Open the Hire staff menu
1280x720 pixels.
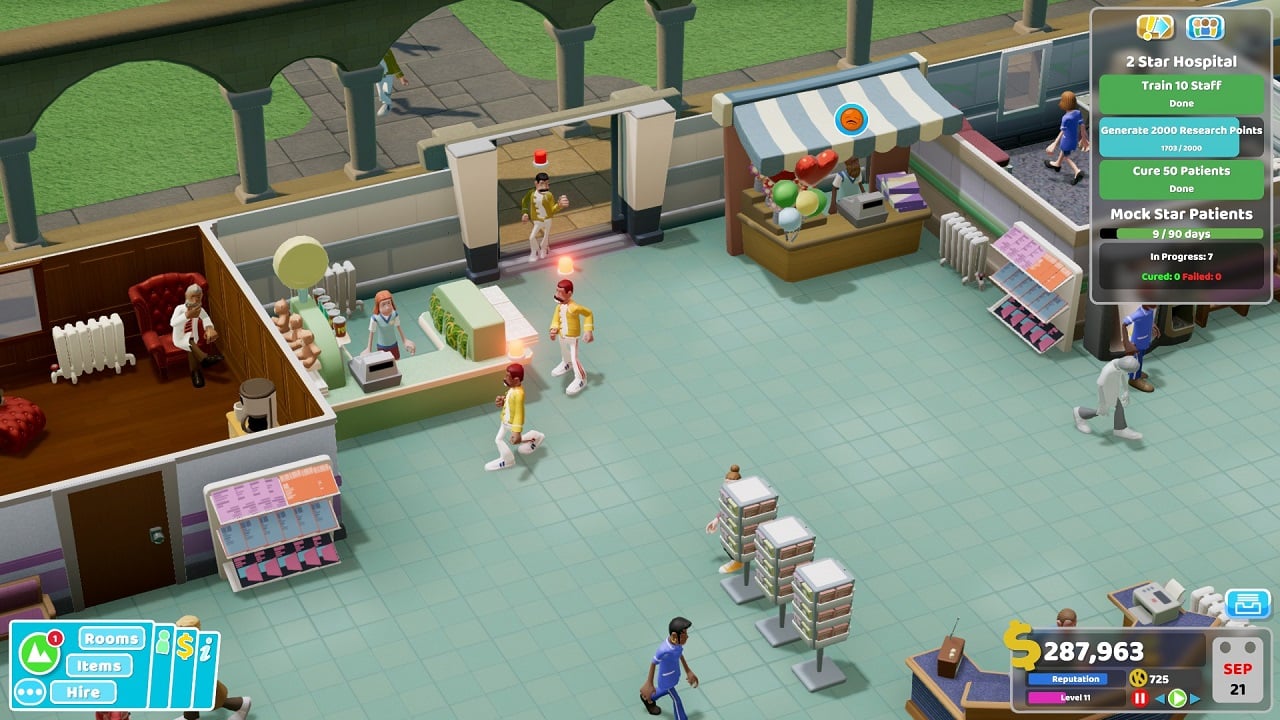coord(84,692)
